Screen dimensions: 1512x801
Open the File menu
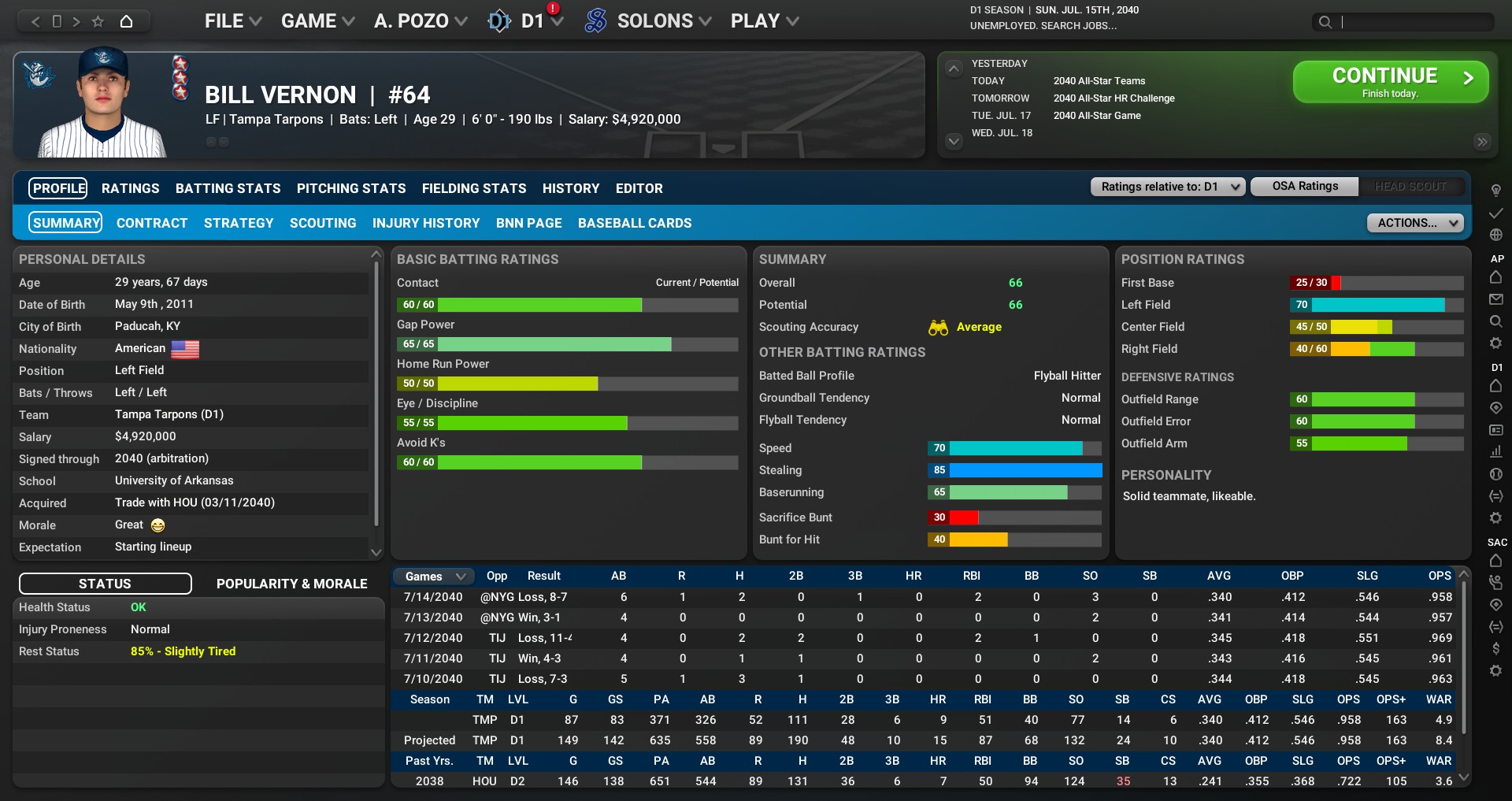232,21
